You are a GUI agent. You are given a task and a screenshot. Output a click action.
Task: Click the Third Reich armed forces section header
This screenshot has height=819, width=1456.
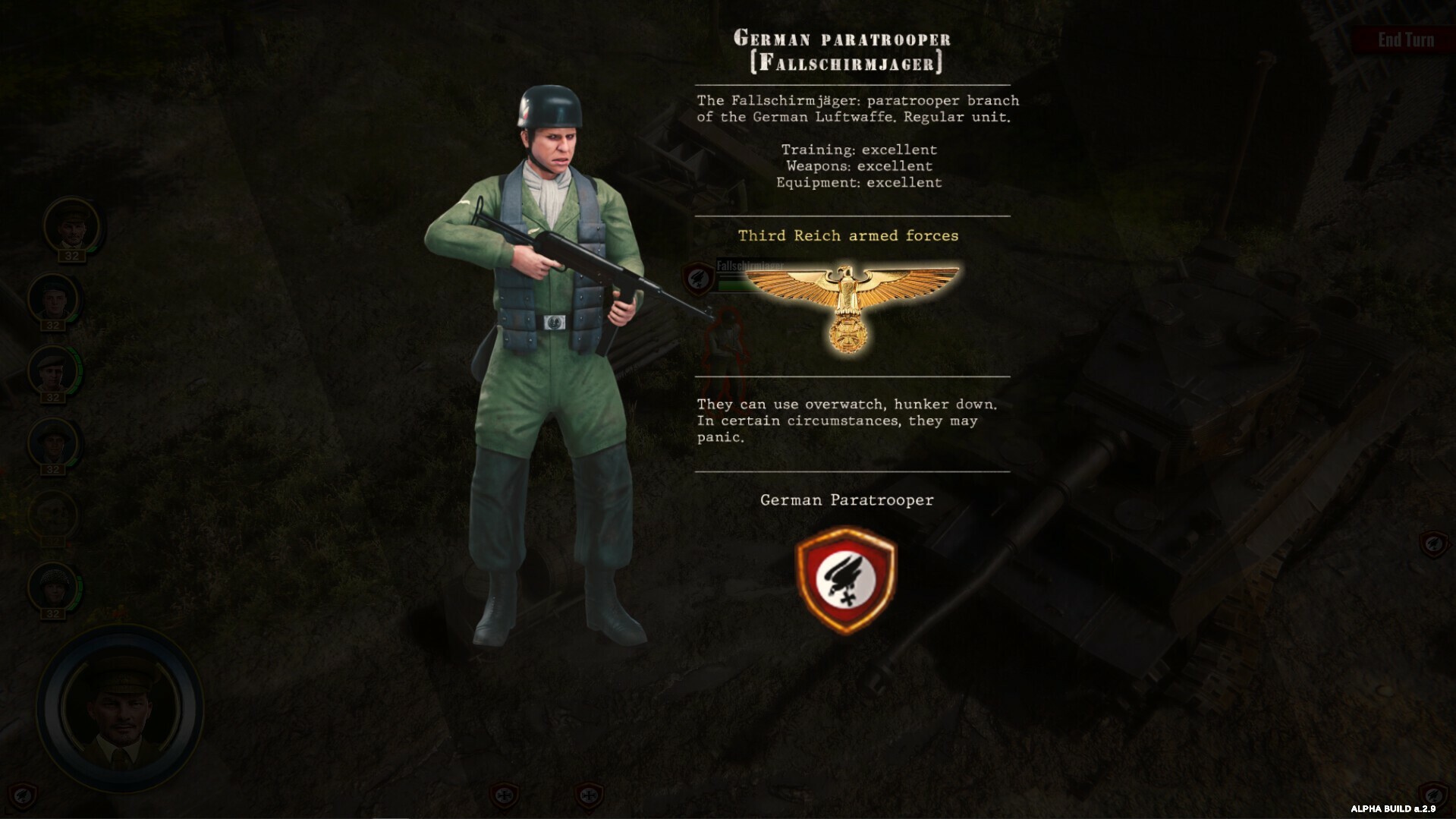click(847, 235)
